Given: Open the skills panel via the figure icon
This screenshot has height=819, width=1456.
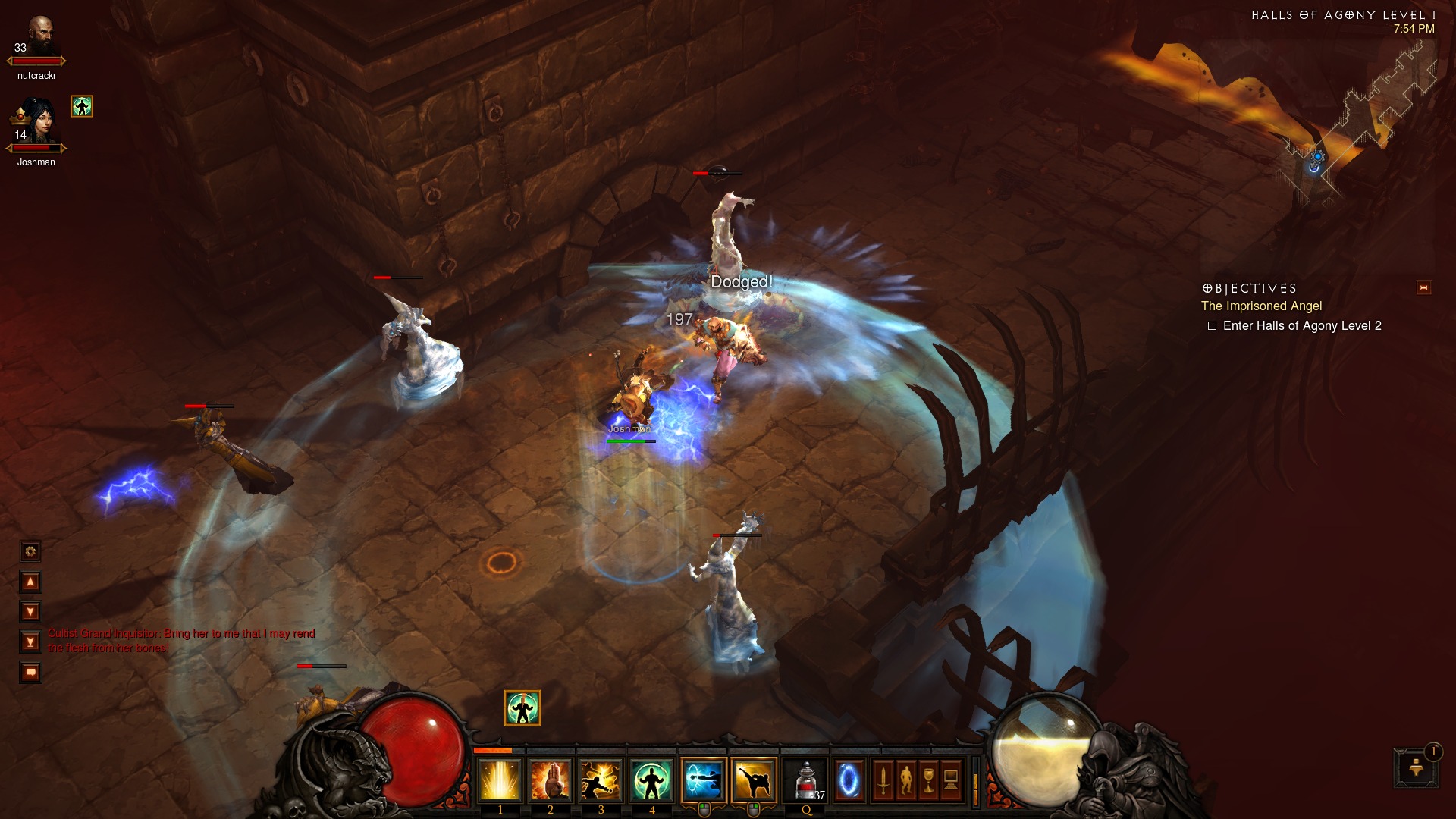Looking at the screenshot, I should [x=905, y=780].
